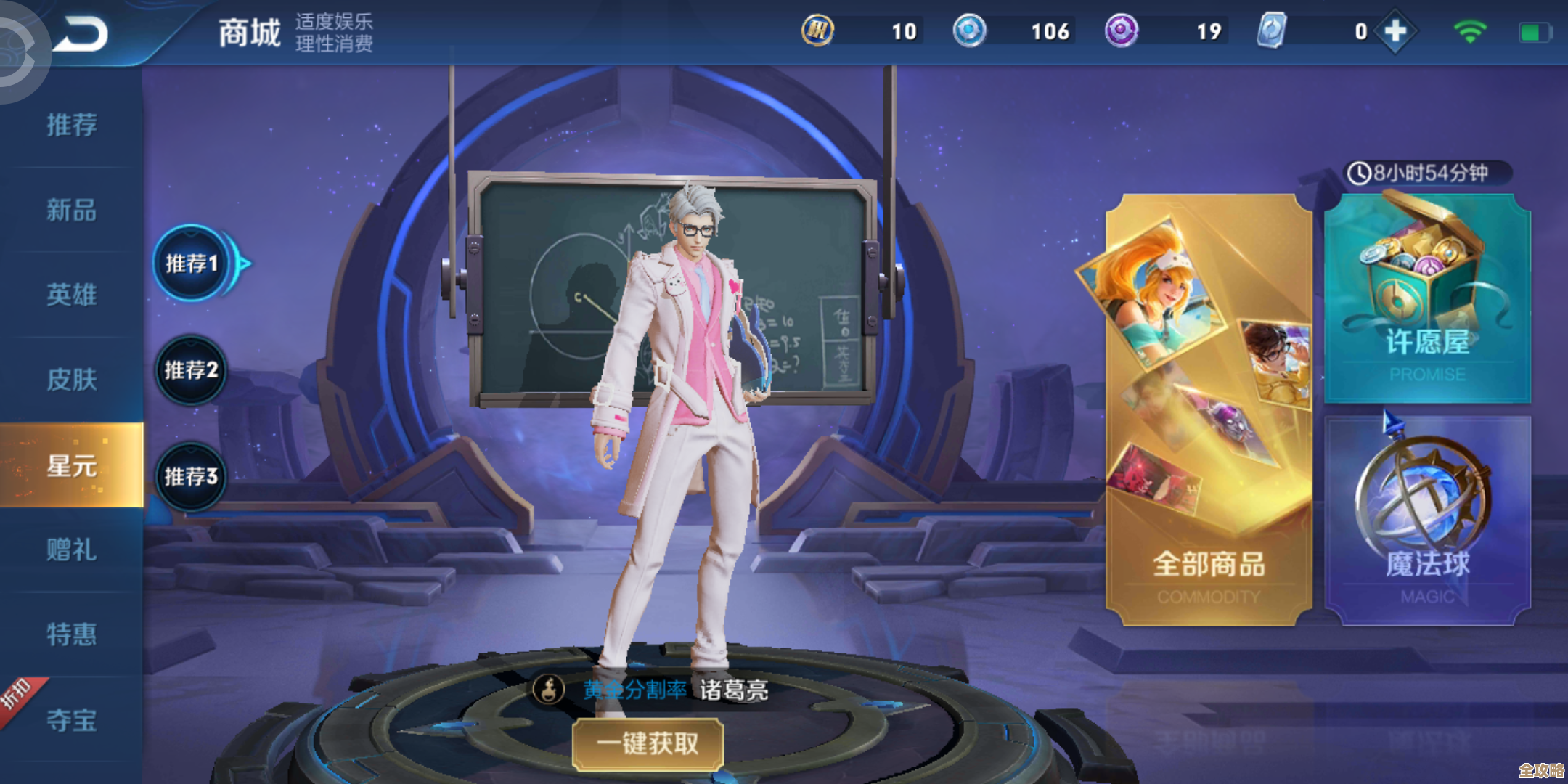
Task: Click the 一键获取 purchase button
Action: pyautogui.click(x=648, y=743)
